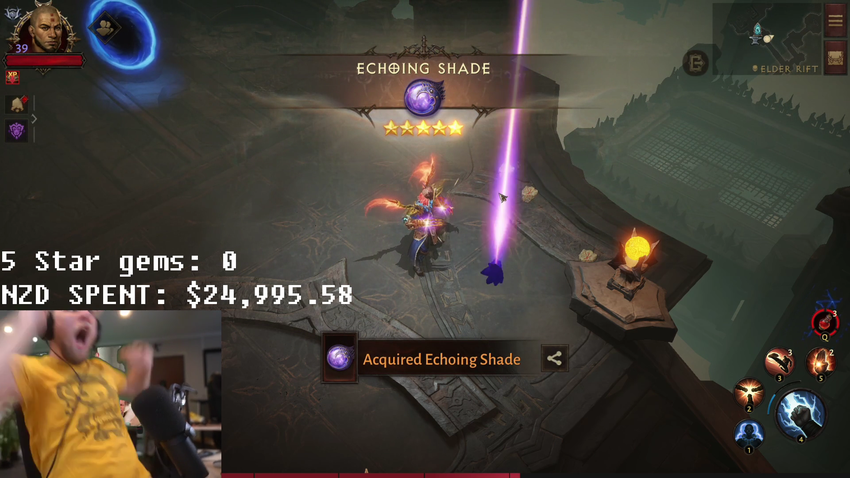Click the exit rift door icon
The height and width of the screenshot is (478, 850).
click(696, 63)
